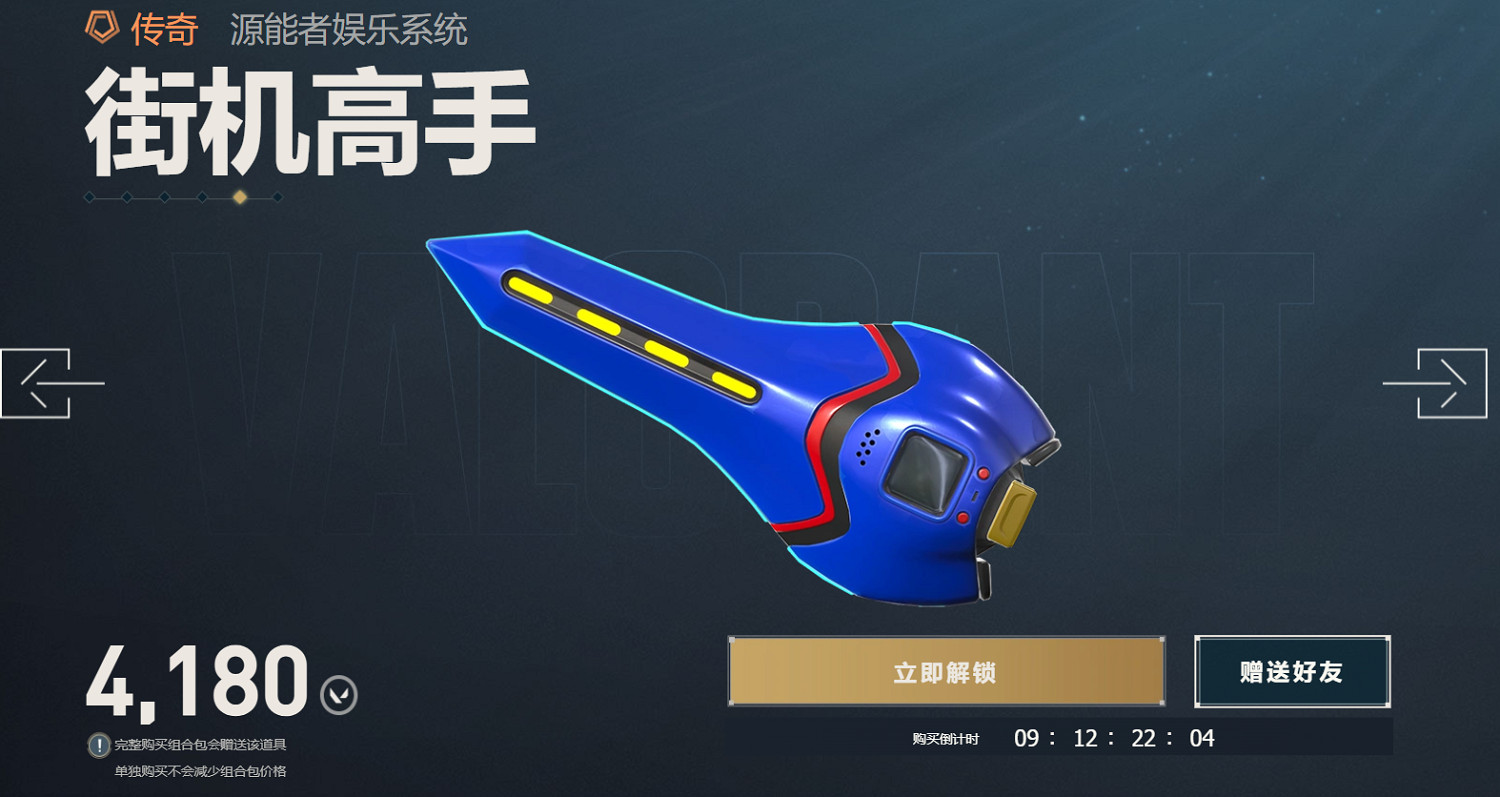Click the exclamation info icon below the price
This screenshot has height=797, width=1500.
[x=101, y=743]
